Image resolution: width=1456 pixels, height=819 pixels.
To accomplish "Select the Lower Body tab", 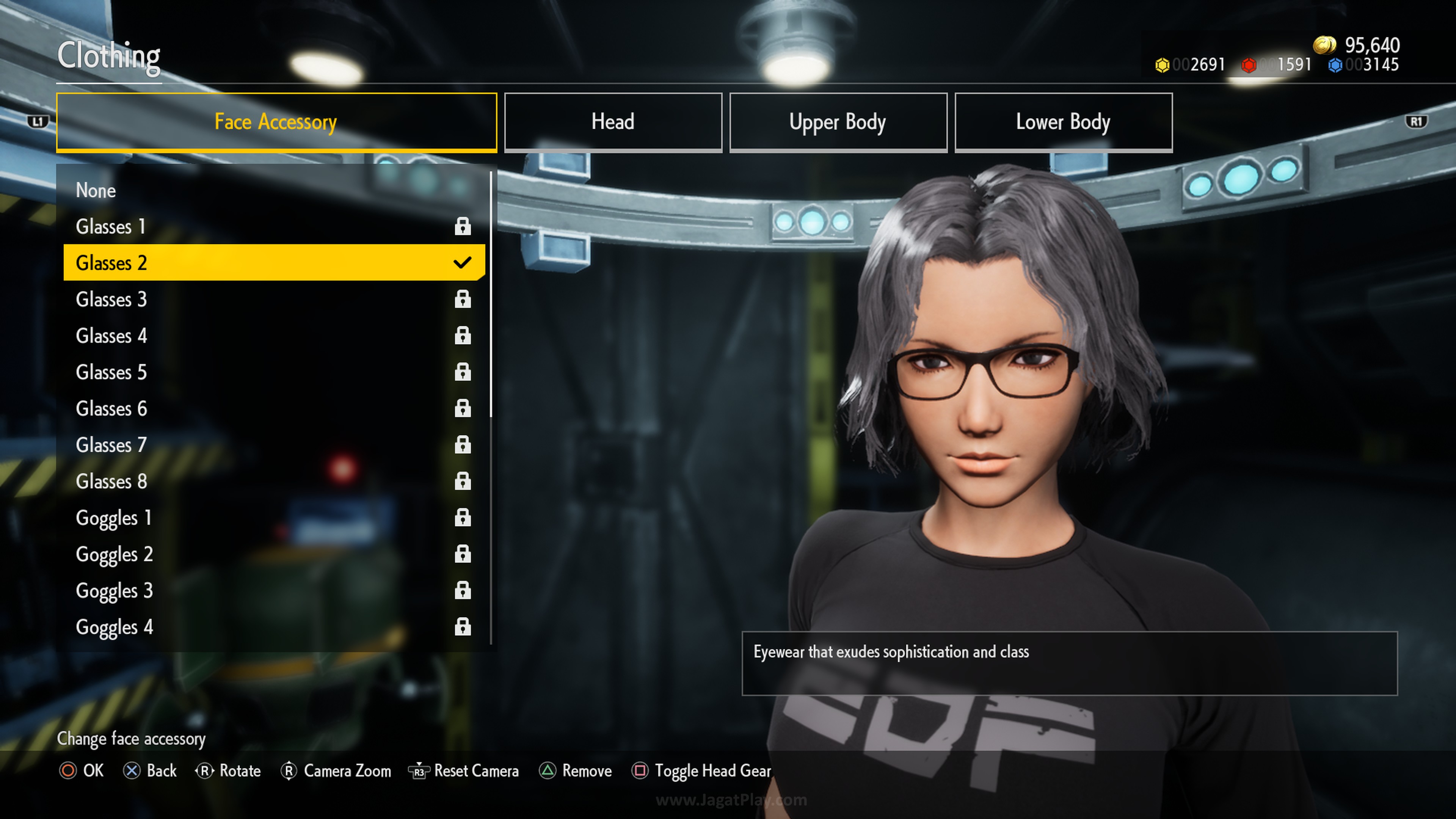I will 1063,122.
